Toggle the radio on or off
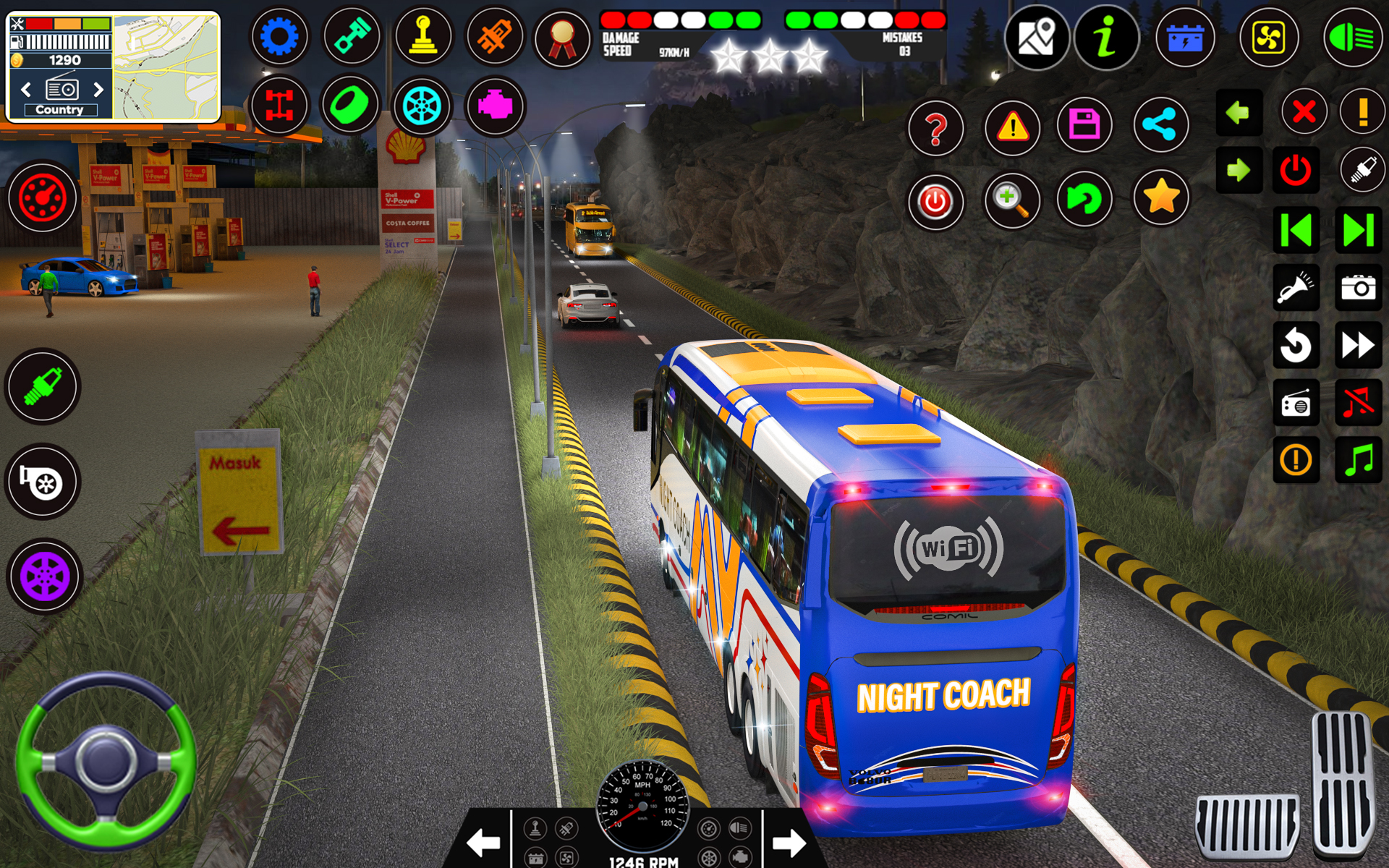Viewport: 1389px width, 868px height. 1295,404
